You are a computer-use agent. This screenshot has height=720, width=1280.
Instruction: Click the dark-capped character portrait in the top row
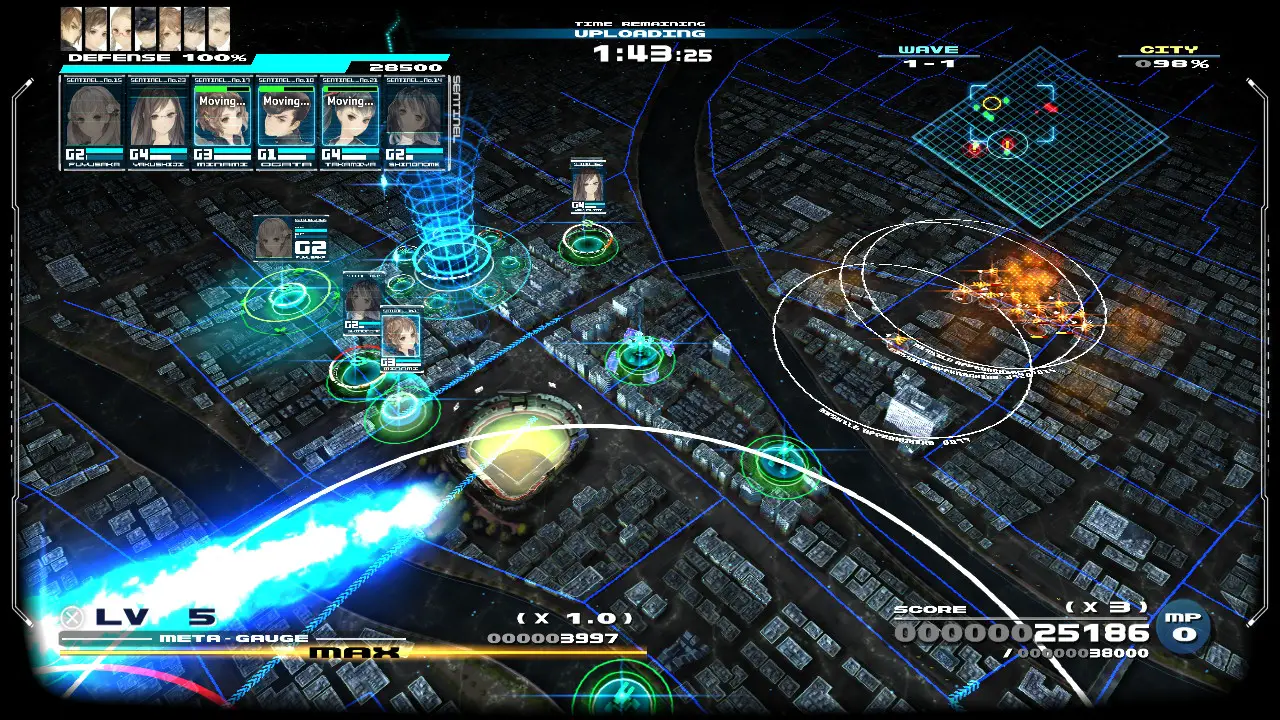tap(146, 29)
